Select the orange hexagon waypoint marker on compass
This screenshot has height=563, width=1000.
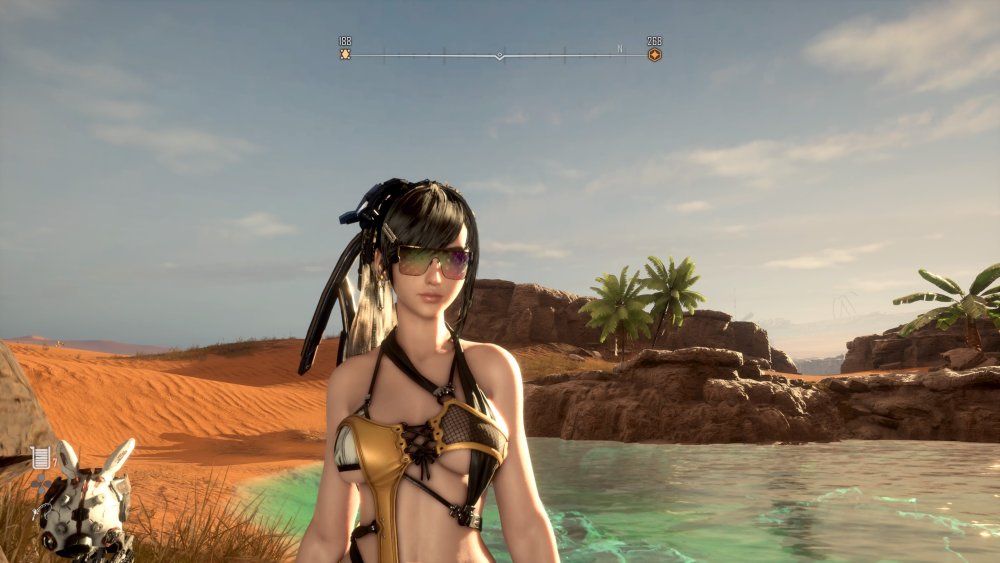pyautogui.click(x=654, y=54)
